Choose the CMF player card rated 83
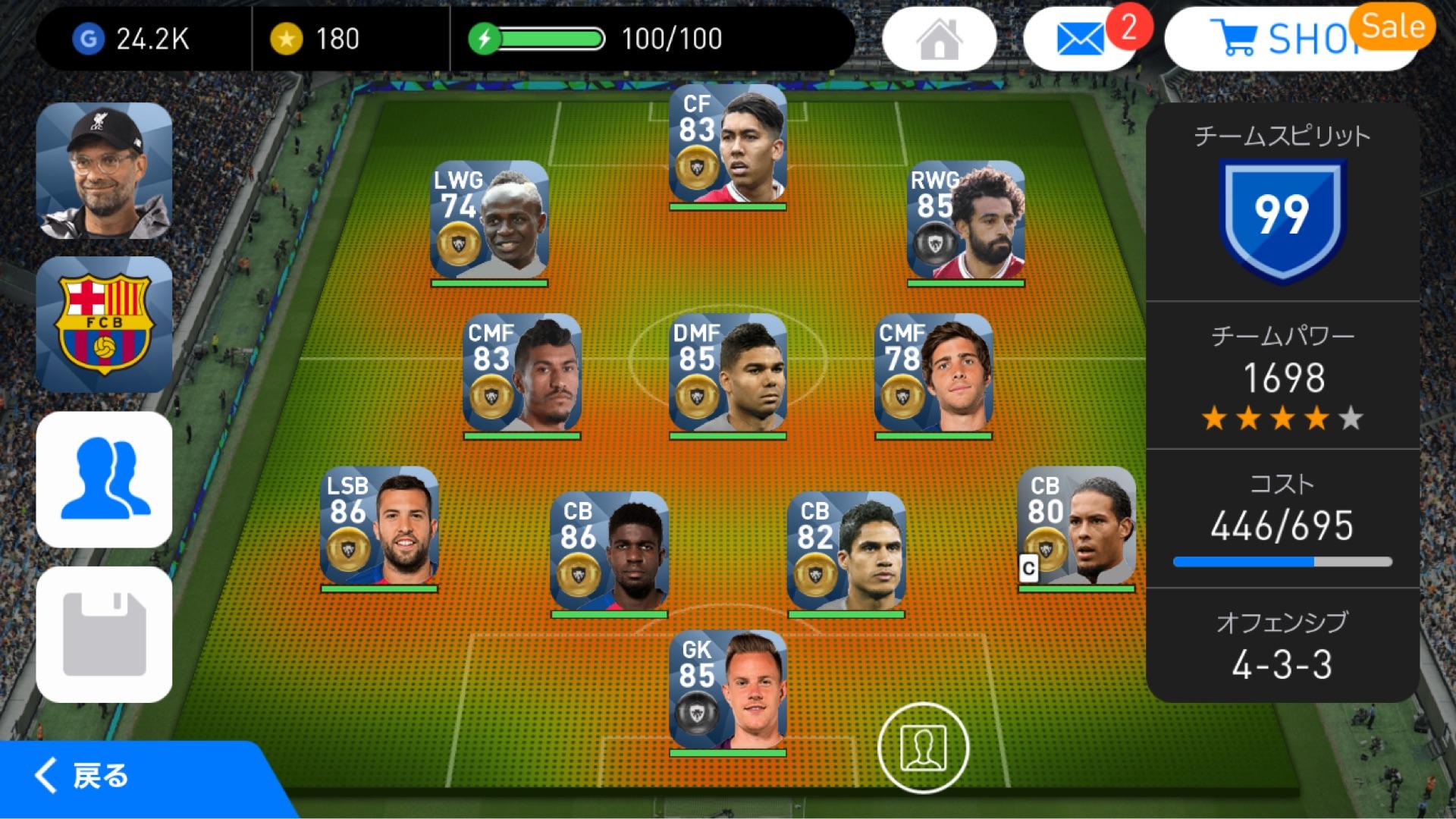Screen dimensions: 1456x819 pyautogui.click(x=522, y=375)
